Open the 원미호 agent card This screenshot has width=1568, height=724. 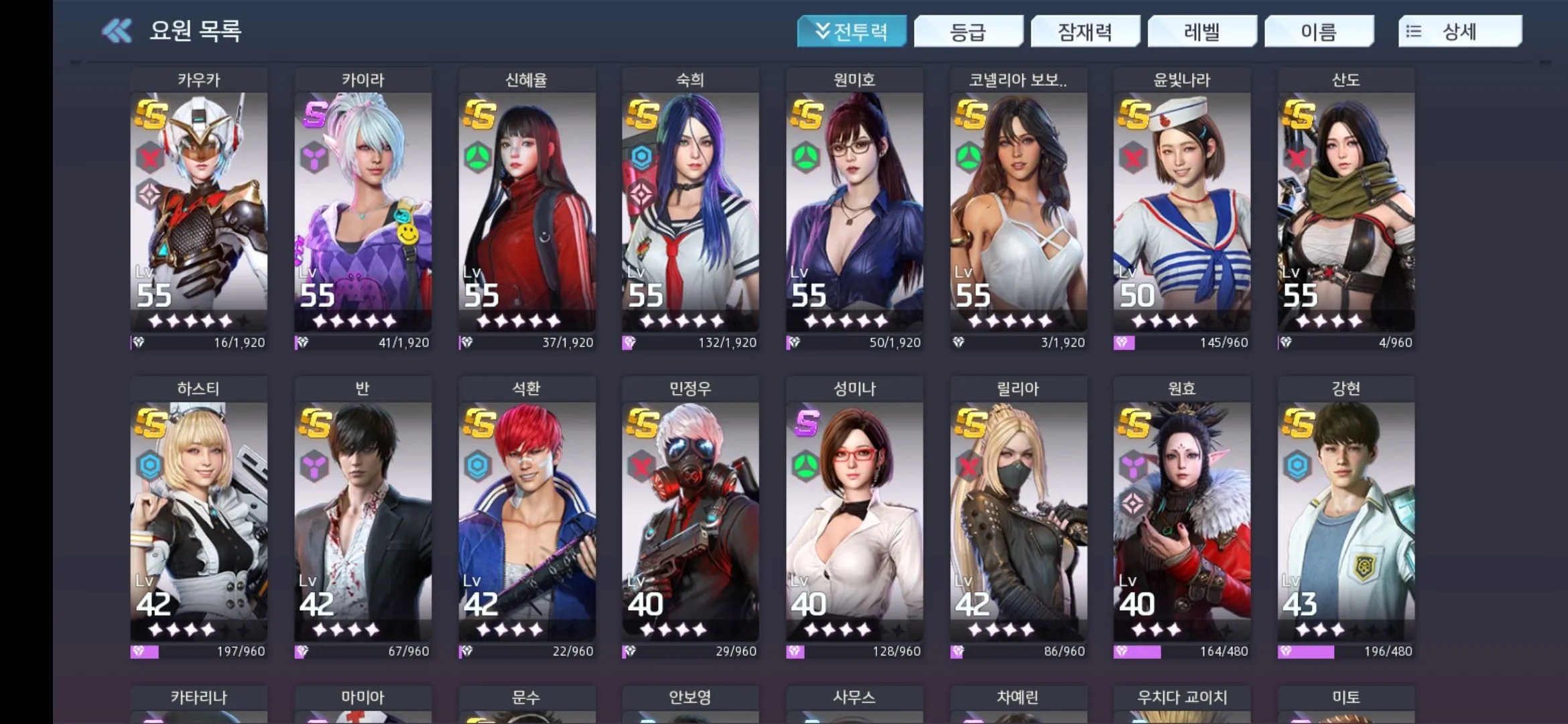854,208
